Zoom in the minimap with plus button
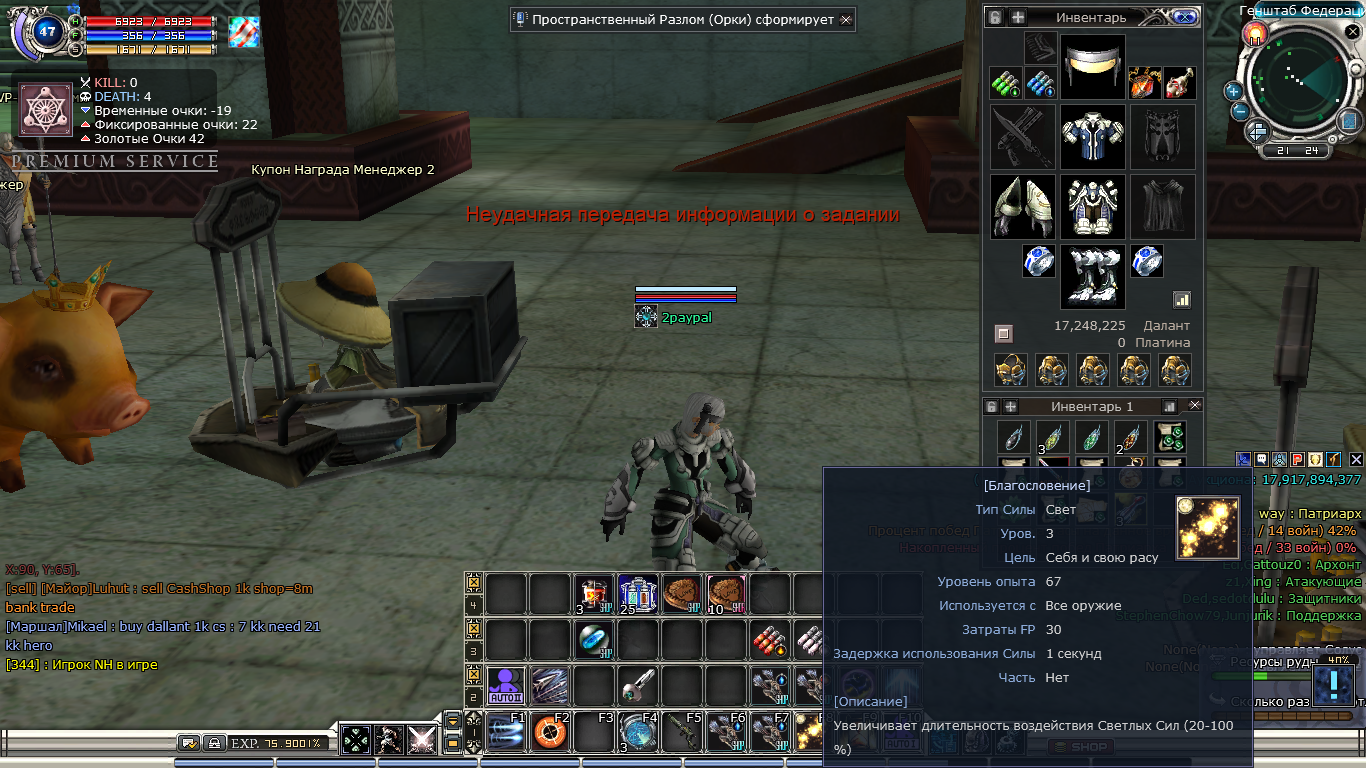 [x=1233, y=91]
